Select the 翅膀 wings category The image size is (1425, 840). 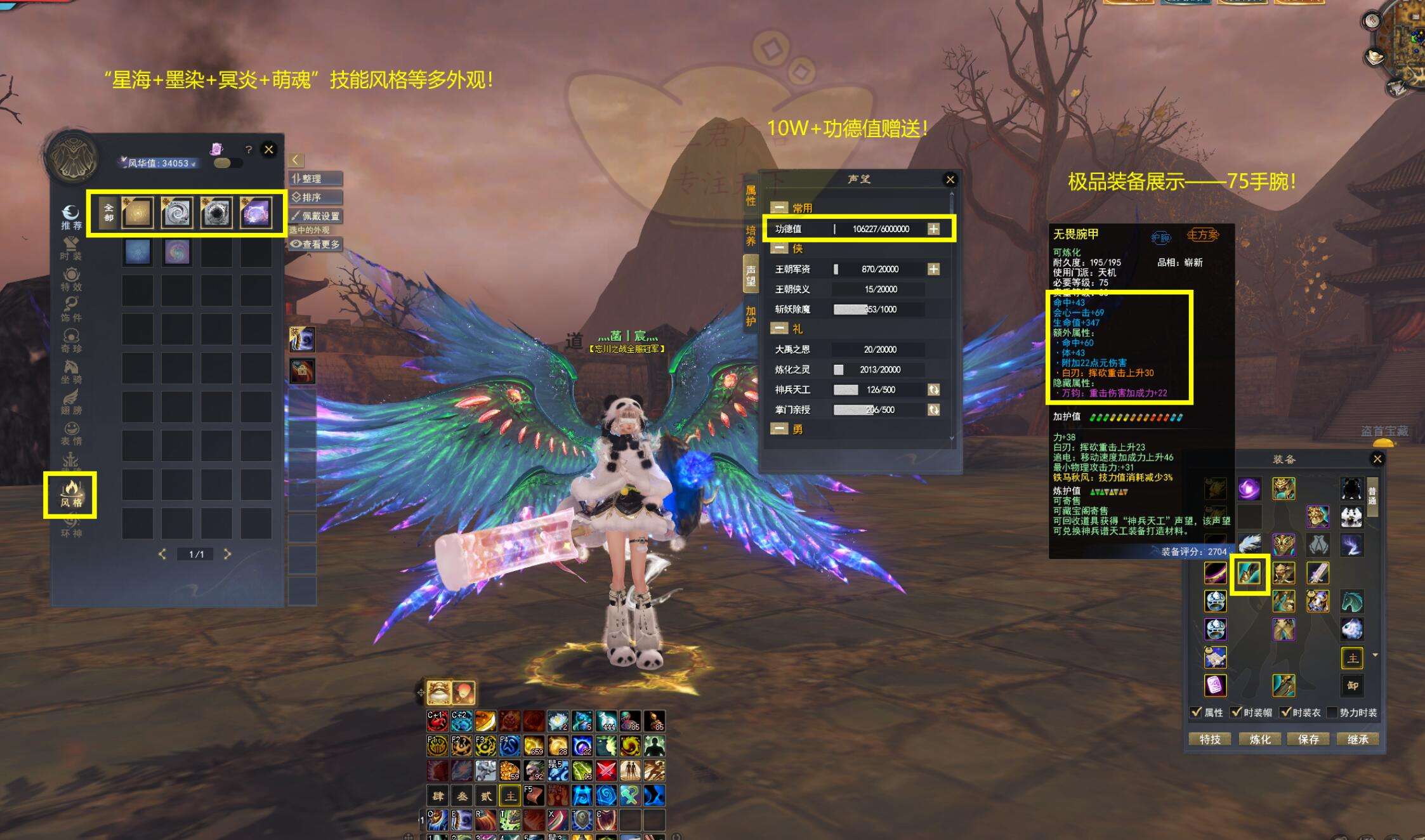click(x=70, y=402)
